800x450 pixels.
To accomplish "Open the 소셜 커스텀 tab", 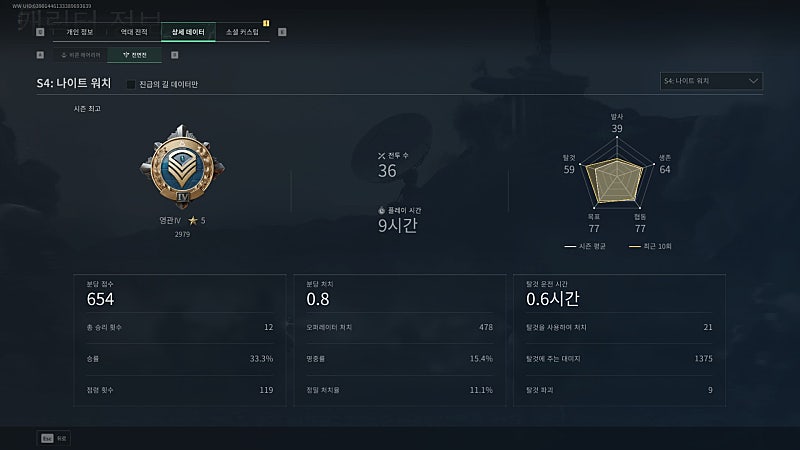I will 243,32.
